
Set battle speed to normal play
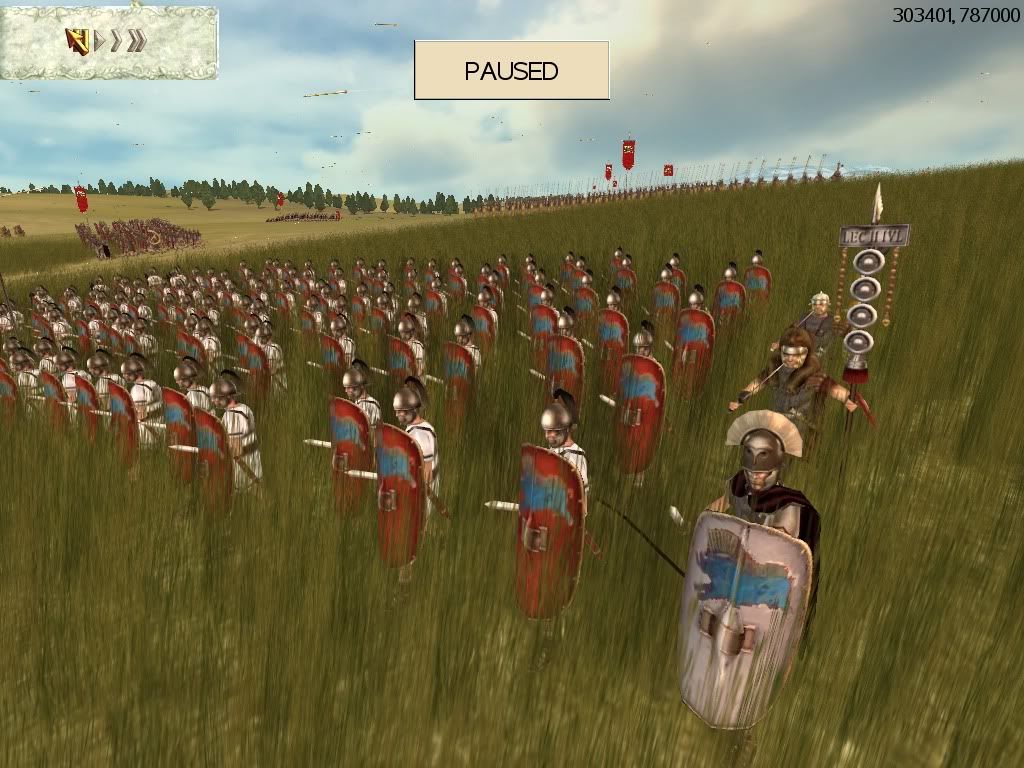(98, 41)
